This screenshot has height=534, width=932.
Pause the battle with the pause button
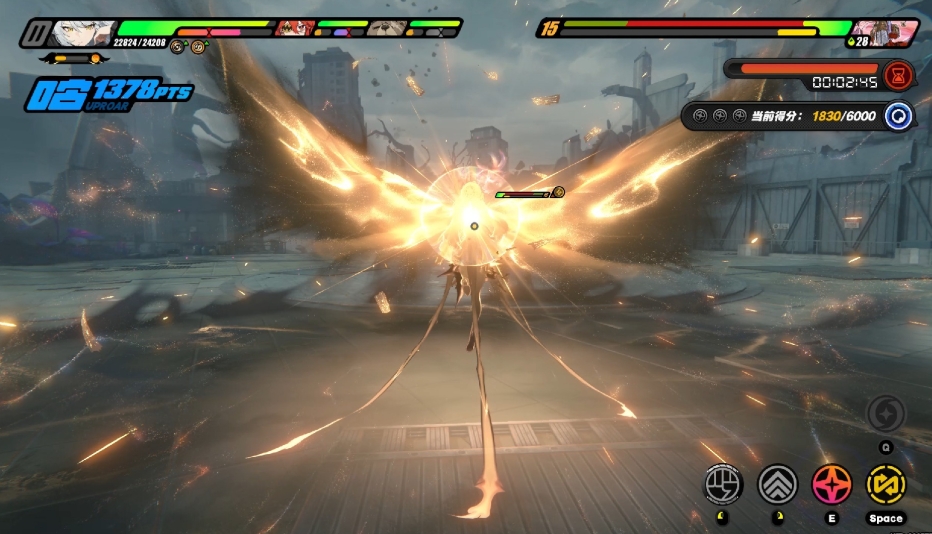tap(35, 34)
